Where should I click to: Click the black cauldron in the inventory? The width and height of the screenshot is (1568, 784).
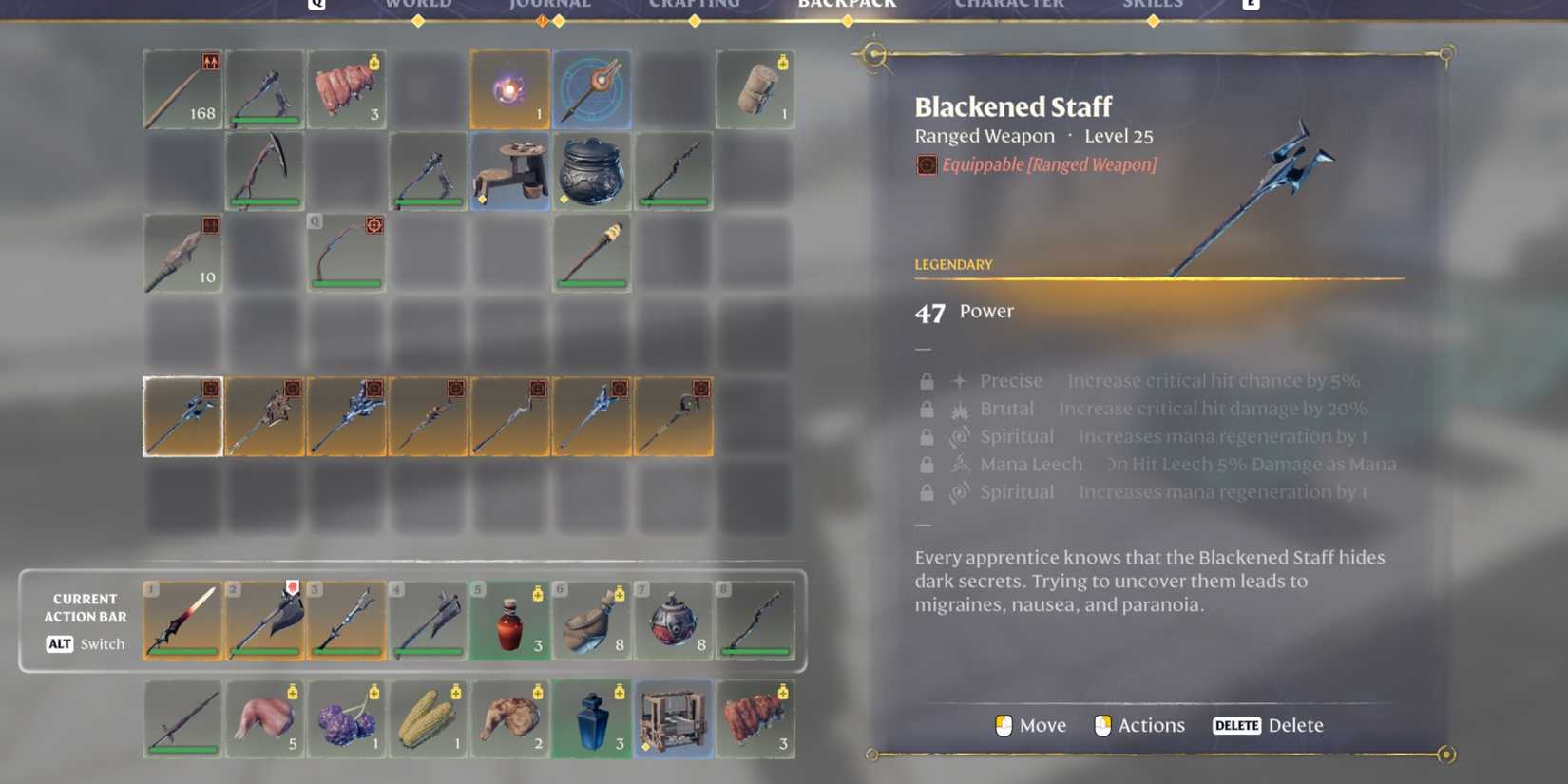coord(593,171)
